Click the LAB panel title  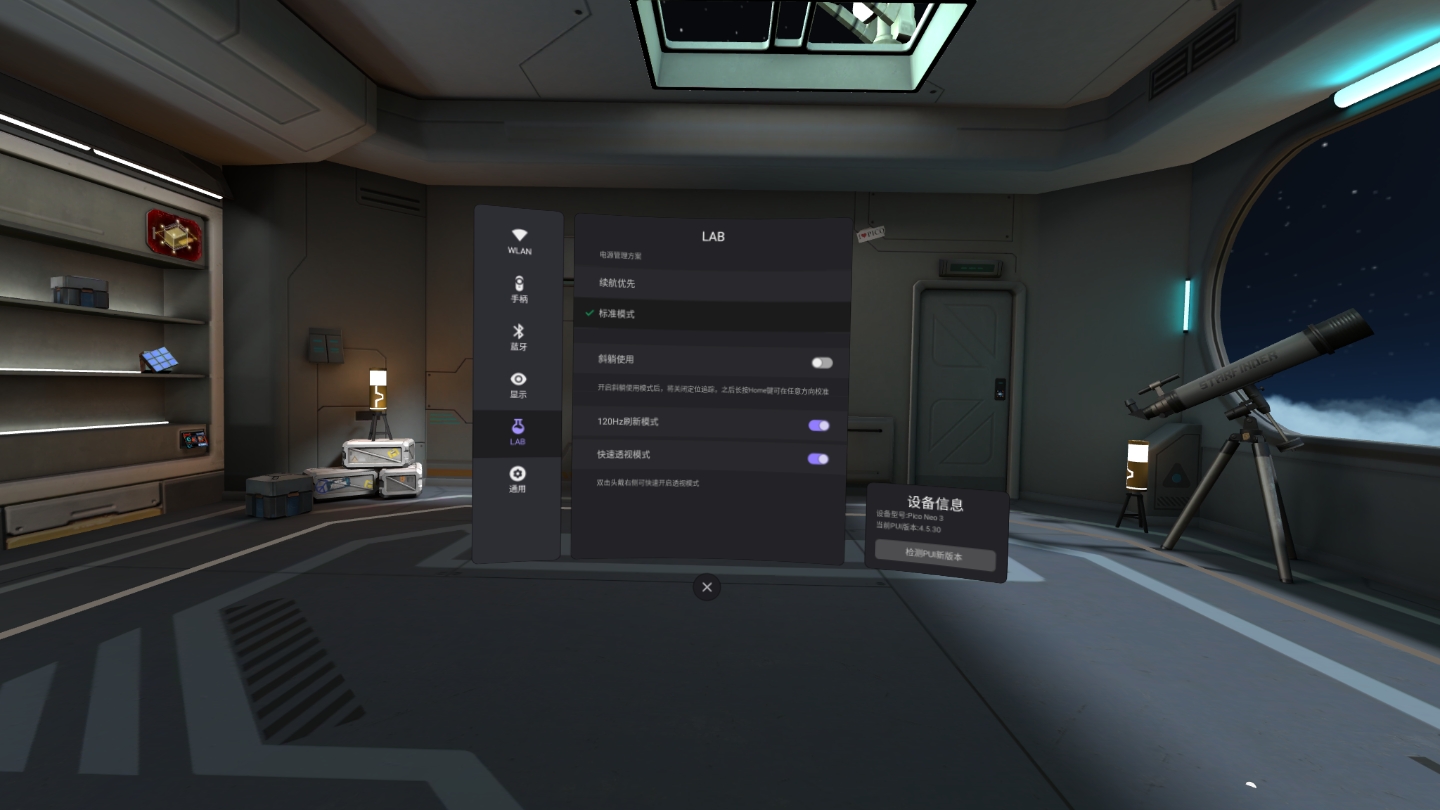pyautogui.click(x=712, y=237)
